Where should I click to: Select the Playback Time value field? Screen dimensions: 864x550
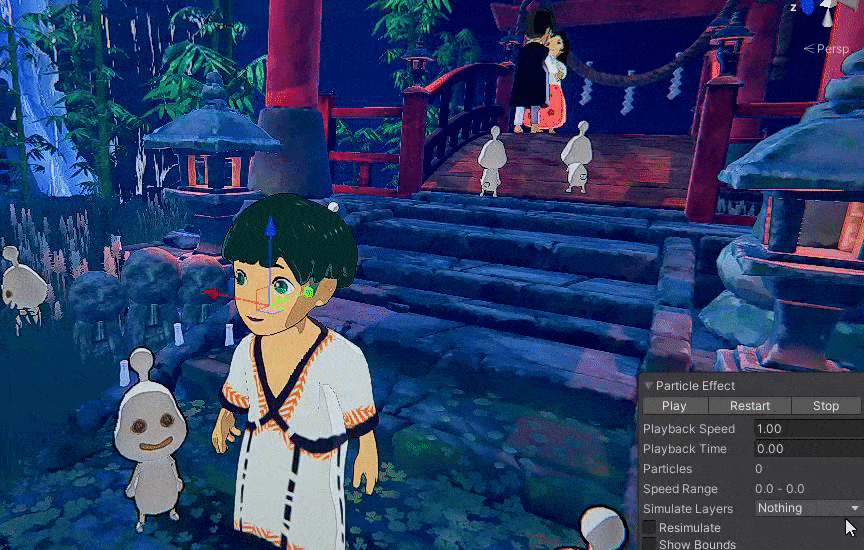coord(807,449)
